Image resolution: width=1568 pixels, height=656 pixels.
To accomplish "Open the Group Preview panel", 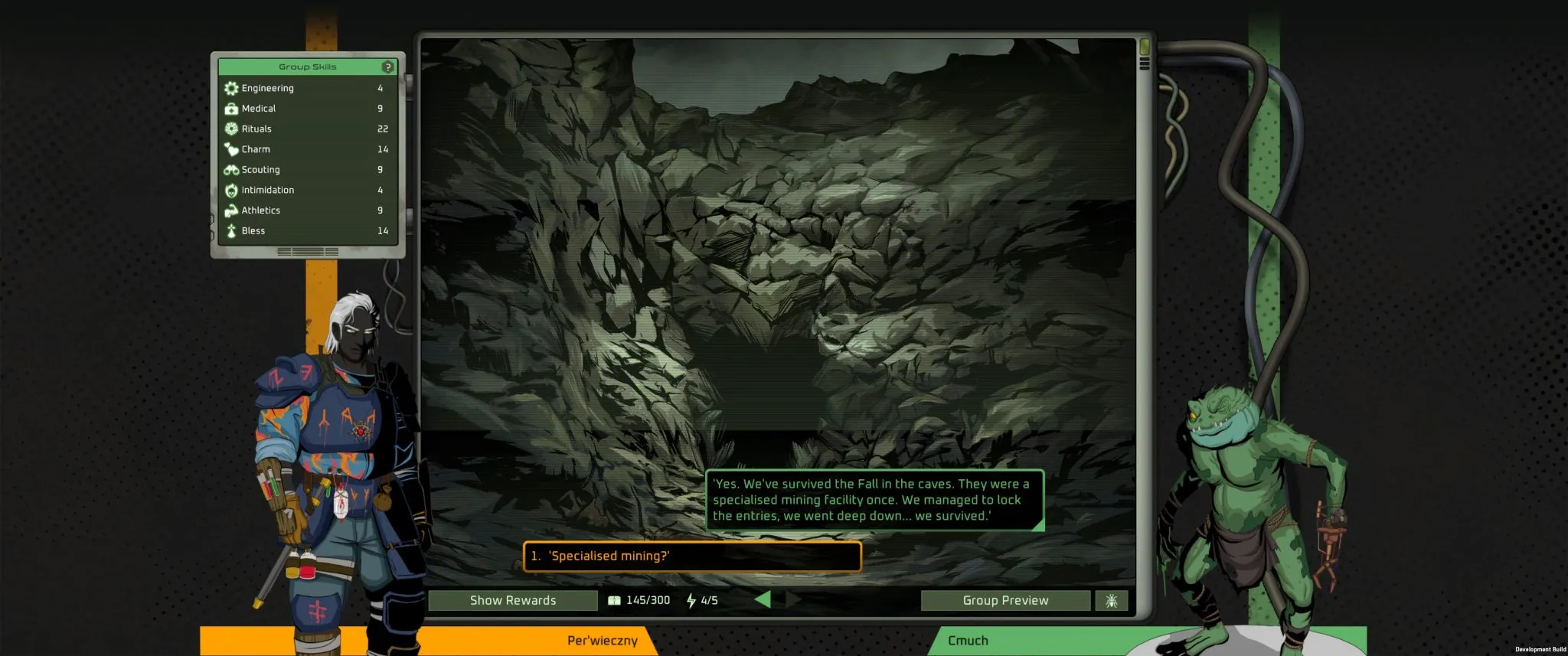I will click(x=1005, y=601).
